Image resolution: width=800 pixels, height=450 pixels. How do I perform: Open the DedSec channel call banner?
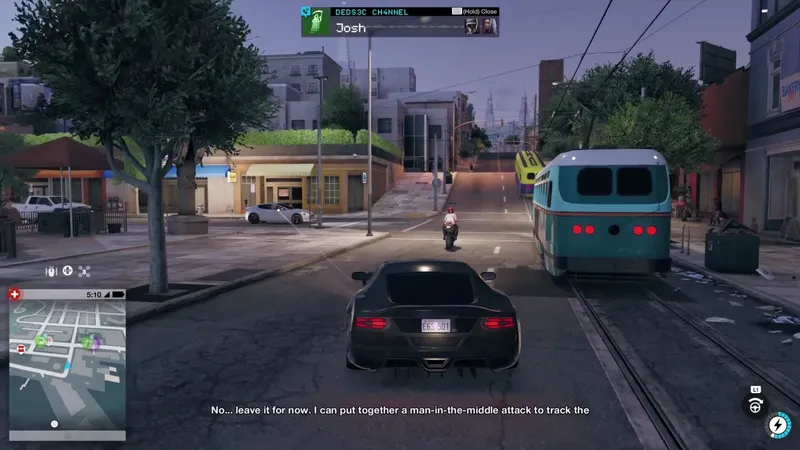click(400, 22)
